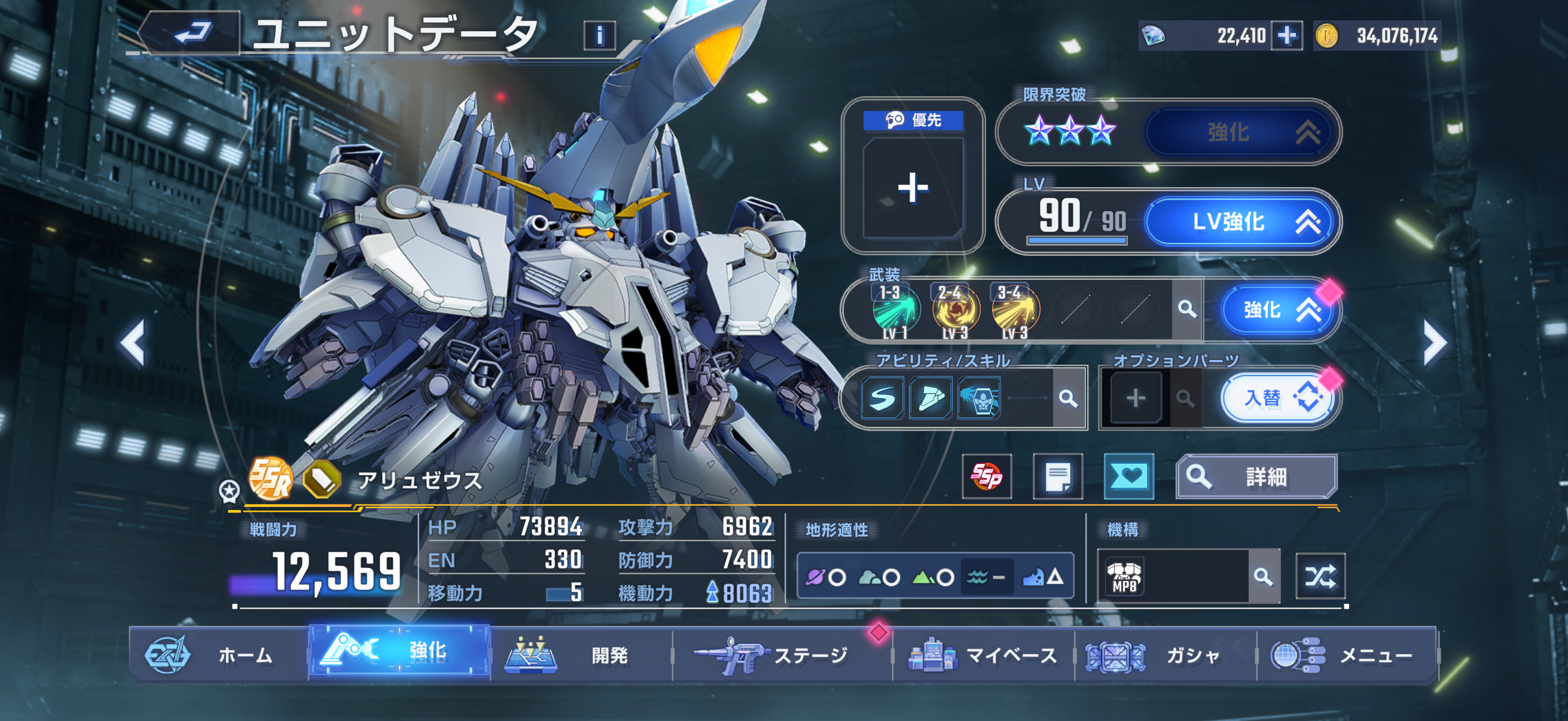Switch to next unit with right arrow
This screenshot has width=1568, height=721.
coord(1434,343)
